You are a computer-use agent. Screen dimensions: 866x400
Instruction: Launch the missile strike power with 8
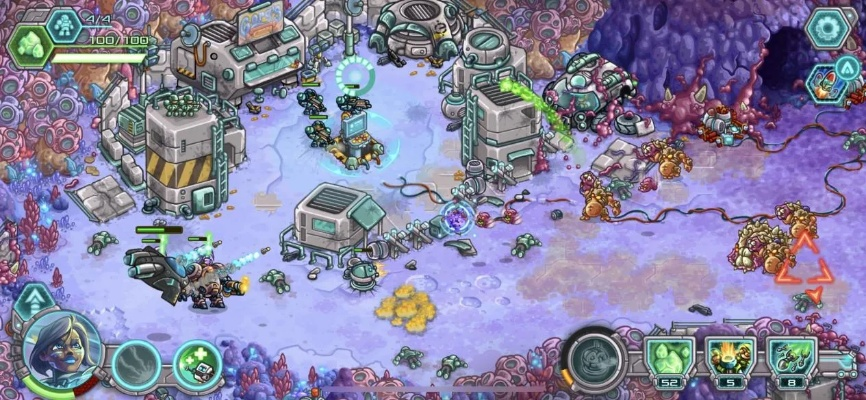(792, 360)
